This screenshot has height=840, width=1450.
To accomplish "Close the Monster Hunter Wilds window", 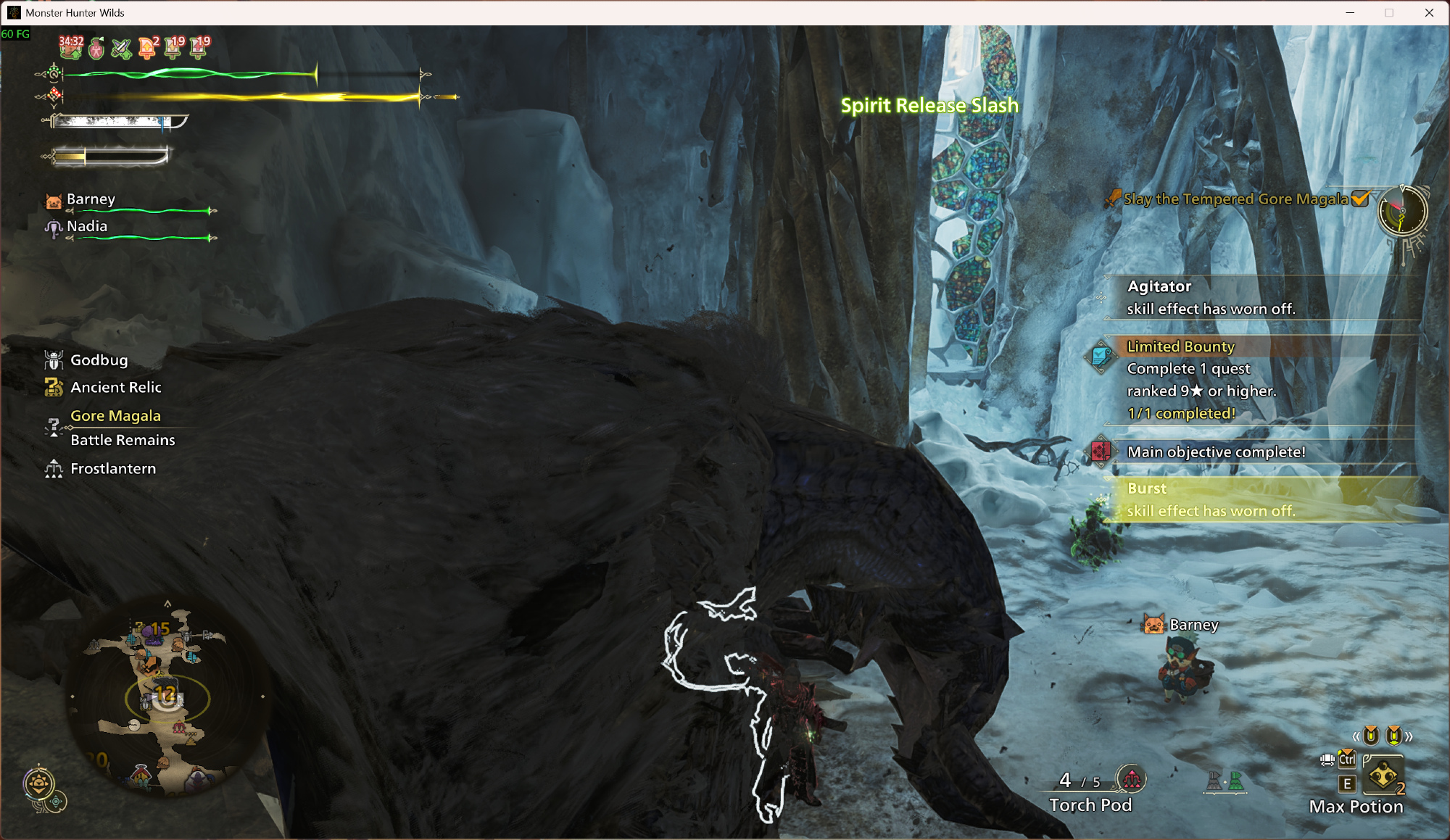I will (1429, 12).
